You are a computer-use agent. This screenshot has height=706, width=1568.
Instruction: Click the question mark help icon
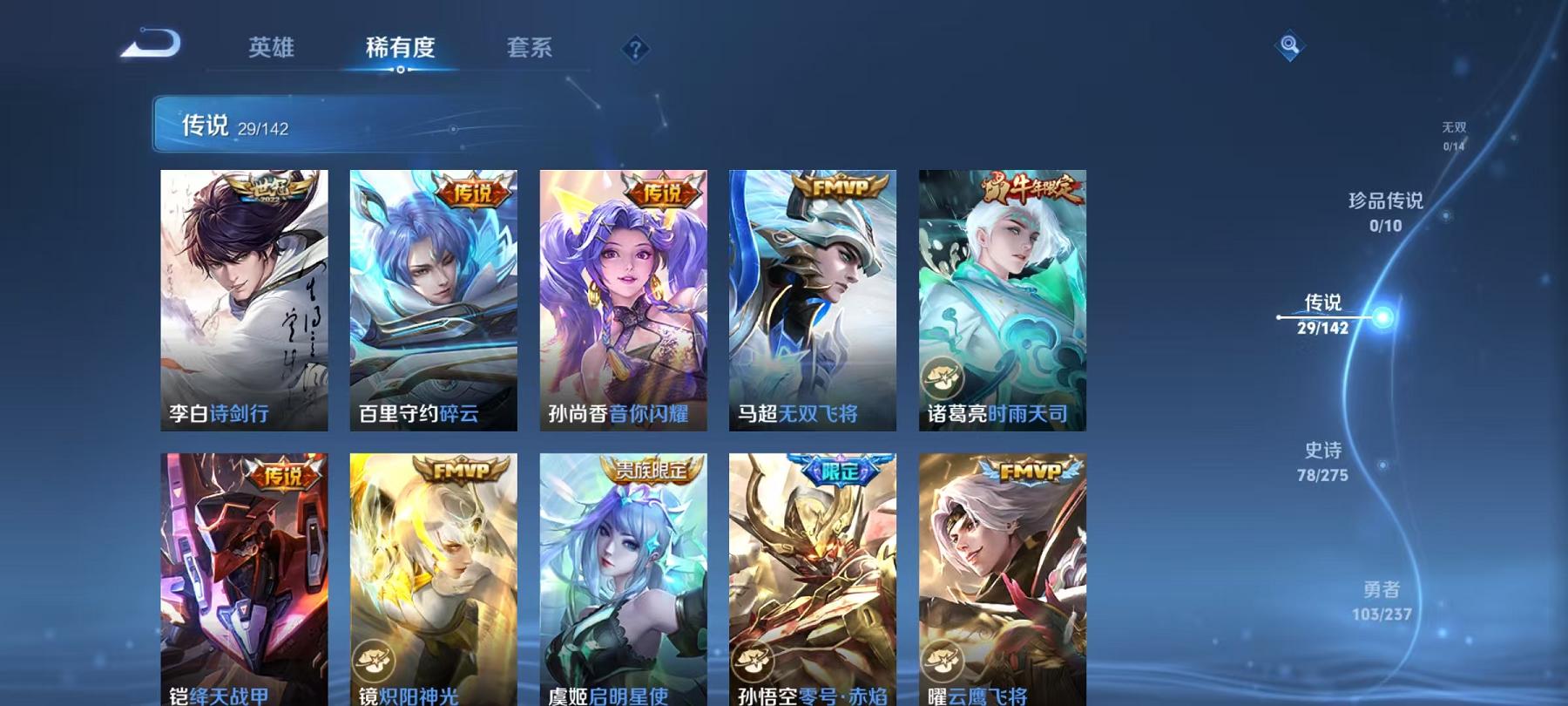coord(636,50)
